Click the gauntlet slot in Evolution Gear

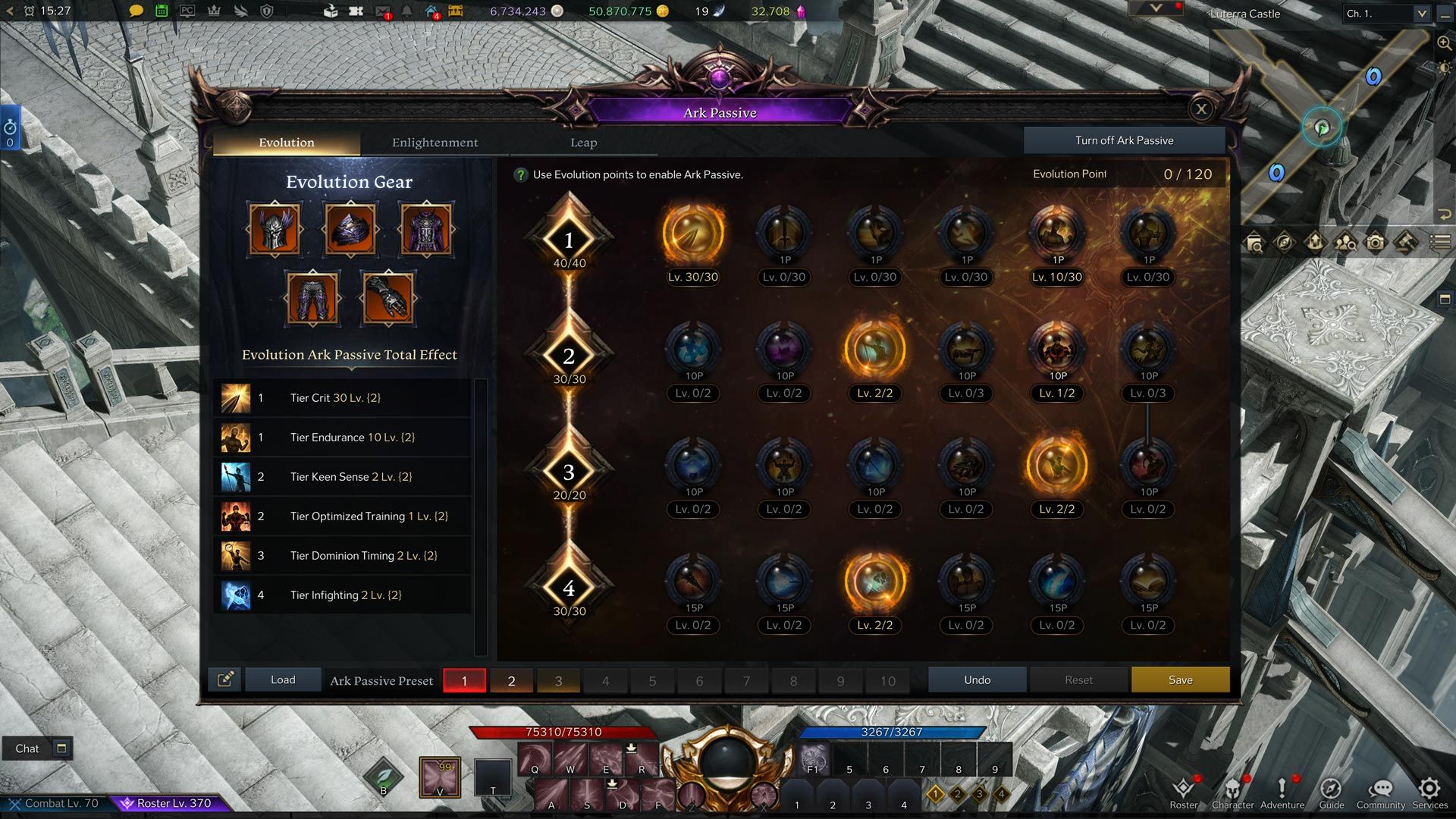coord(388,297)
